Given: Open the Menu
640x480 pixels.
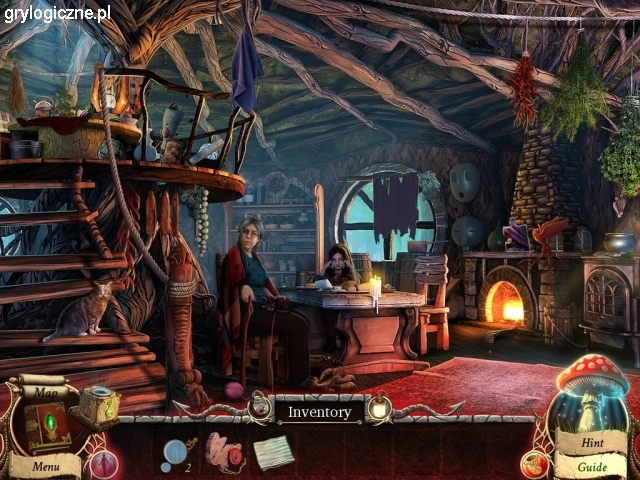Looking at the screenshot, I should click(x=44, y=465).
